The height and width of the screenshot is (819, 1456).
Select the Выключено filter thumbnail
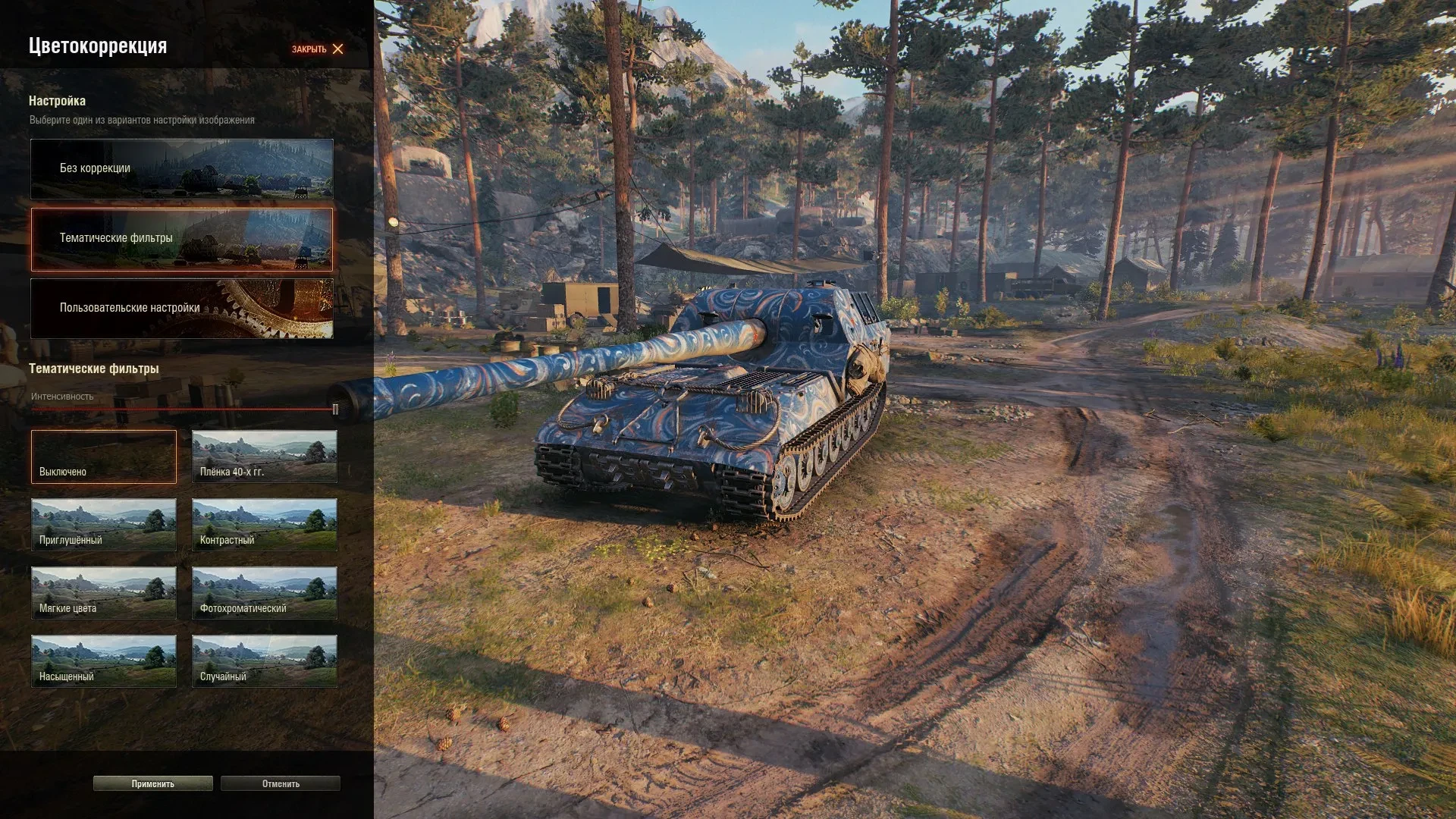pyautogui.click(x=104, y=457)
